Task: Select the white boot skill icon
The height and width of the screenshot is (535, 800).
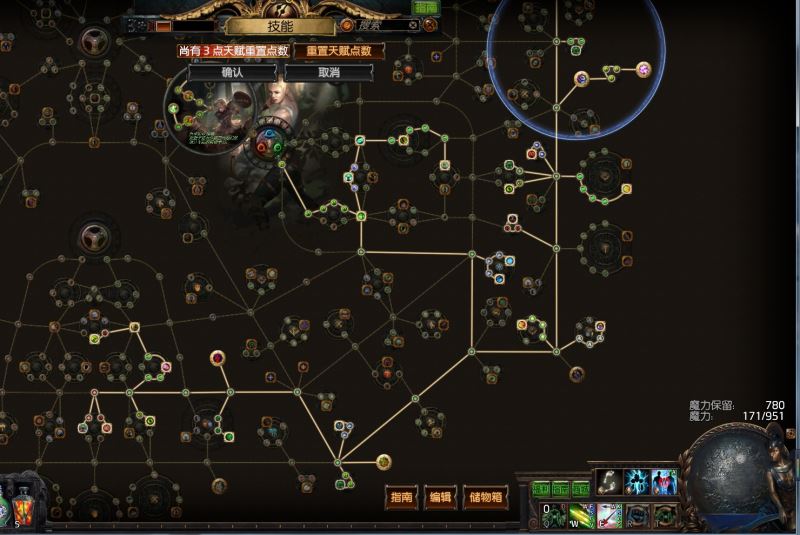Action: pos(608,482)
